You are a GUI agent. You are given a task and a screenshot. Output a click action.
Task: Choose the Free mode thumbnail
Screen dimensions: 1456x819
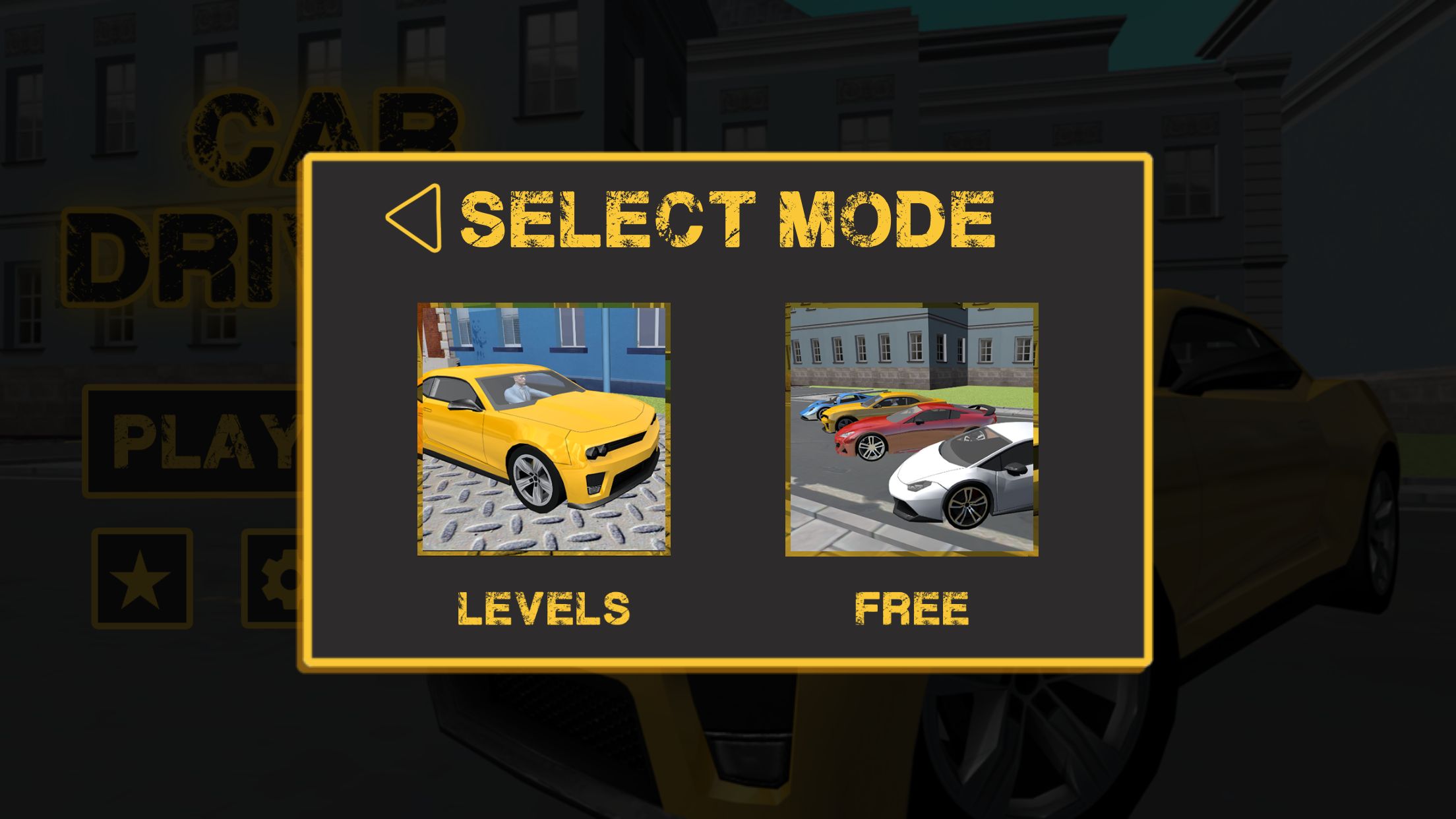click(x=911, y=429)
